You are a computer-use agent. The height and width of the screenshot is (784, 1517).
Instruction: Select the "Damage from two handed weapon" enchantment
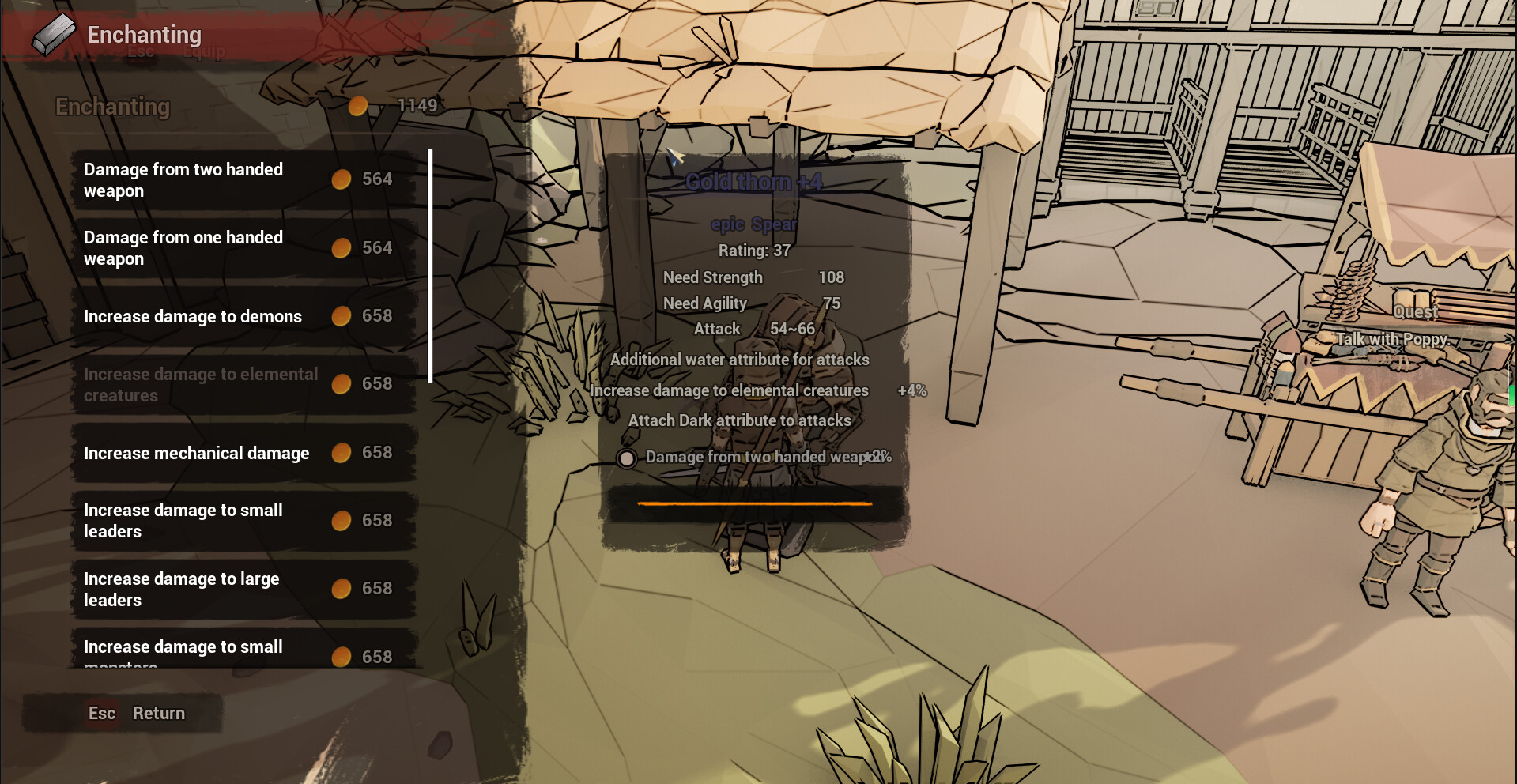tap(183, 179)
